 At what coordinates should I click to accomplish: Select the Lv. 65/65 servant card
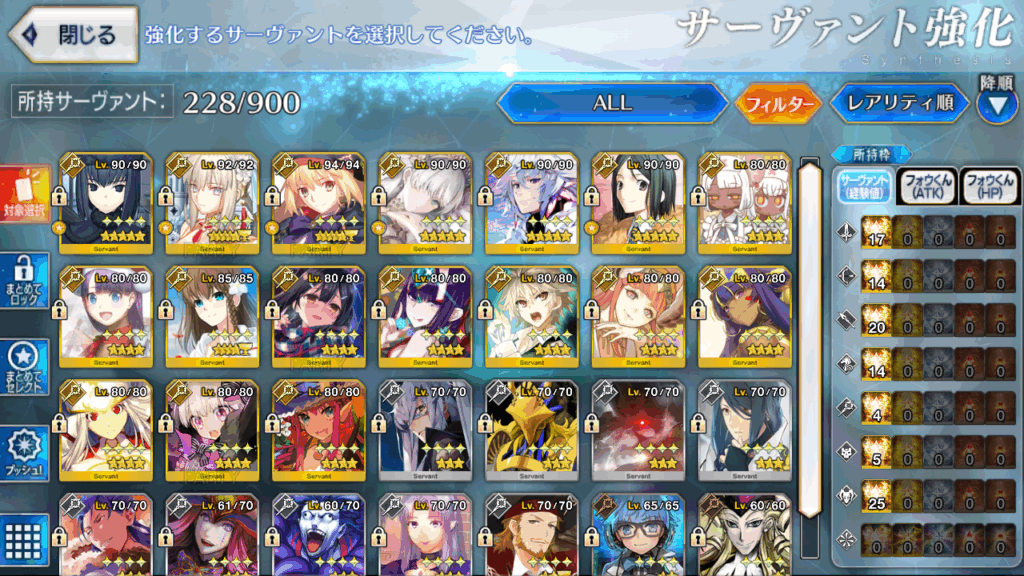pos(638,535)
